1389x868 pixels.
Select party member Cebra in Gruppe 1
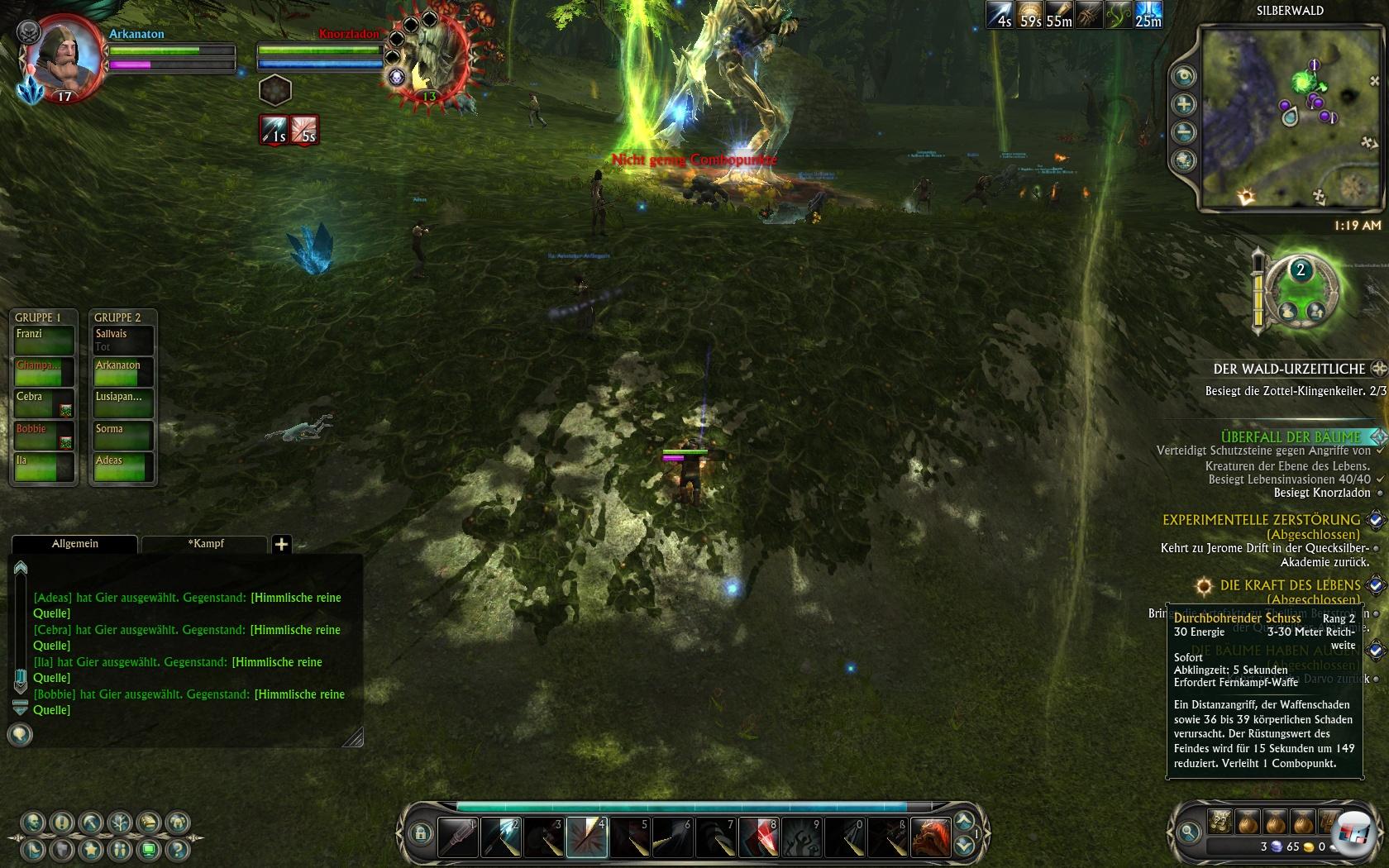(x=43, y=403)
